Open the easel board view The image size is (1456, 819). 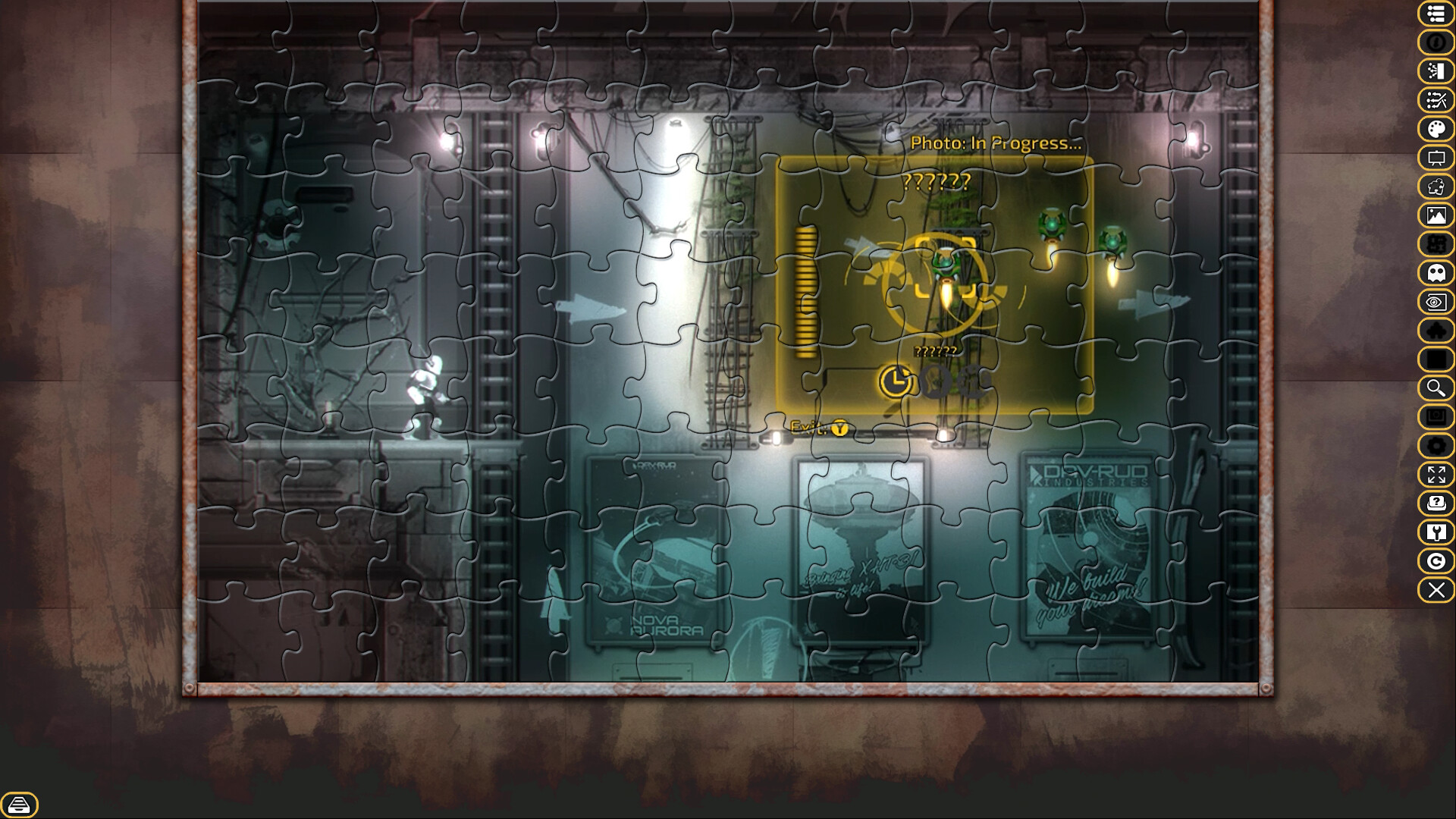point(1436,155)
